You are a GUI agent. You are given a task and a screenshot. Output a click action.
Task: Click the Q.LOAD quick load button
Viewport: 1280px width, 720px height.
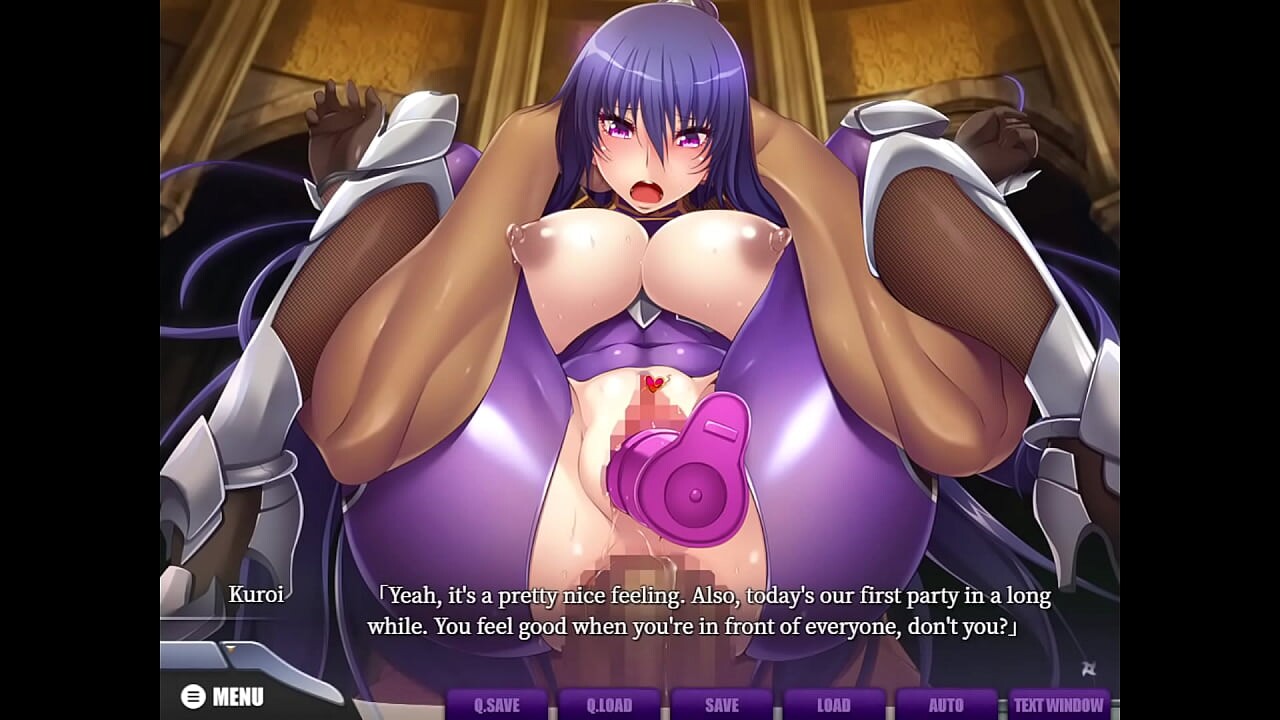(609, 704)
